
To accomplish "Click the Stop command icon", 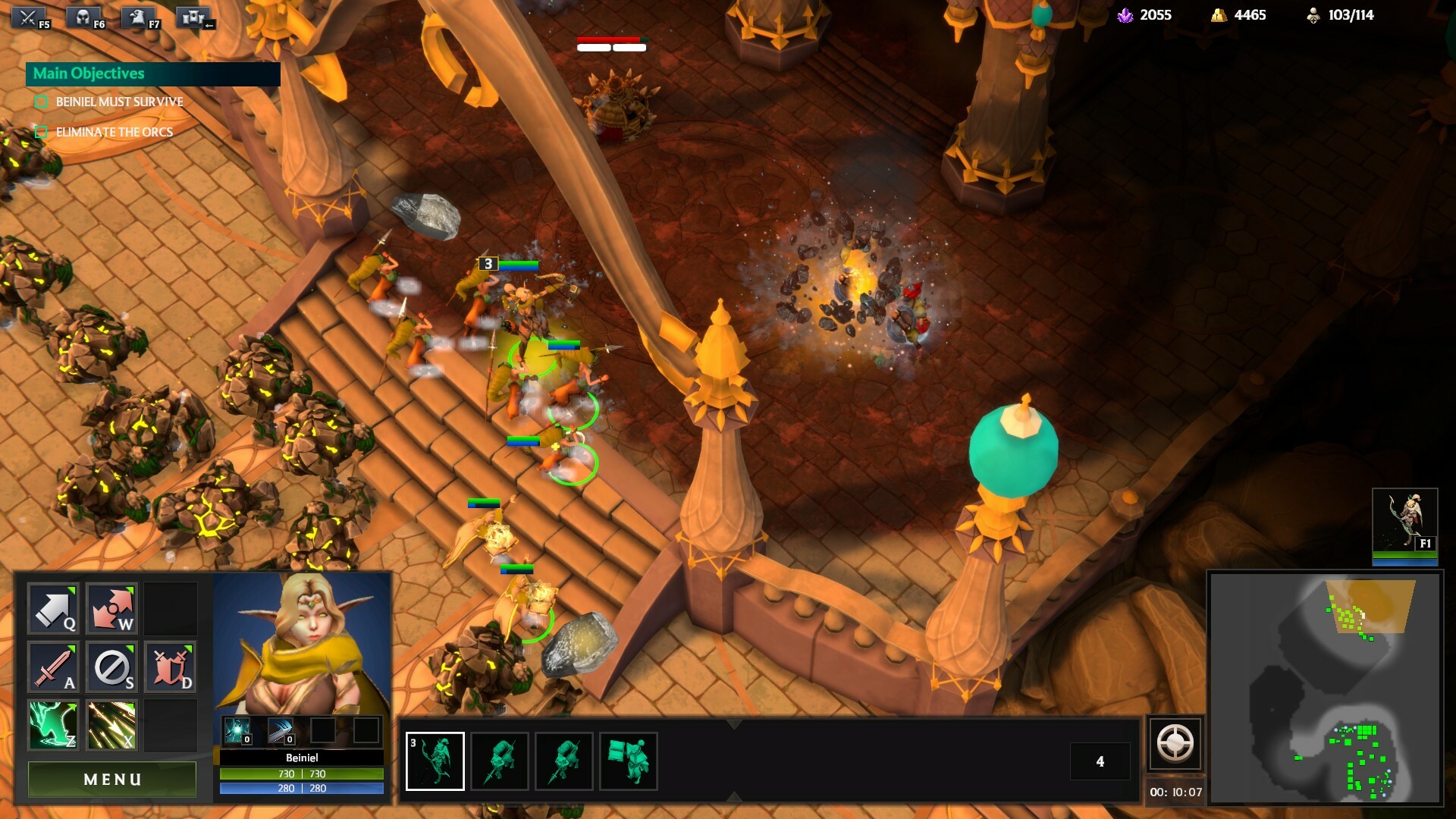I will click(x=111, y=667).
